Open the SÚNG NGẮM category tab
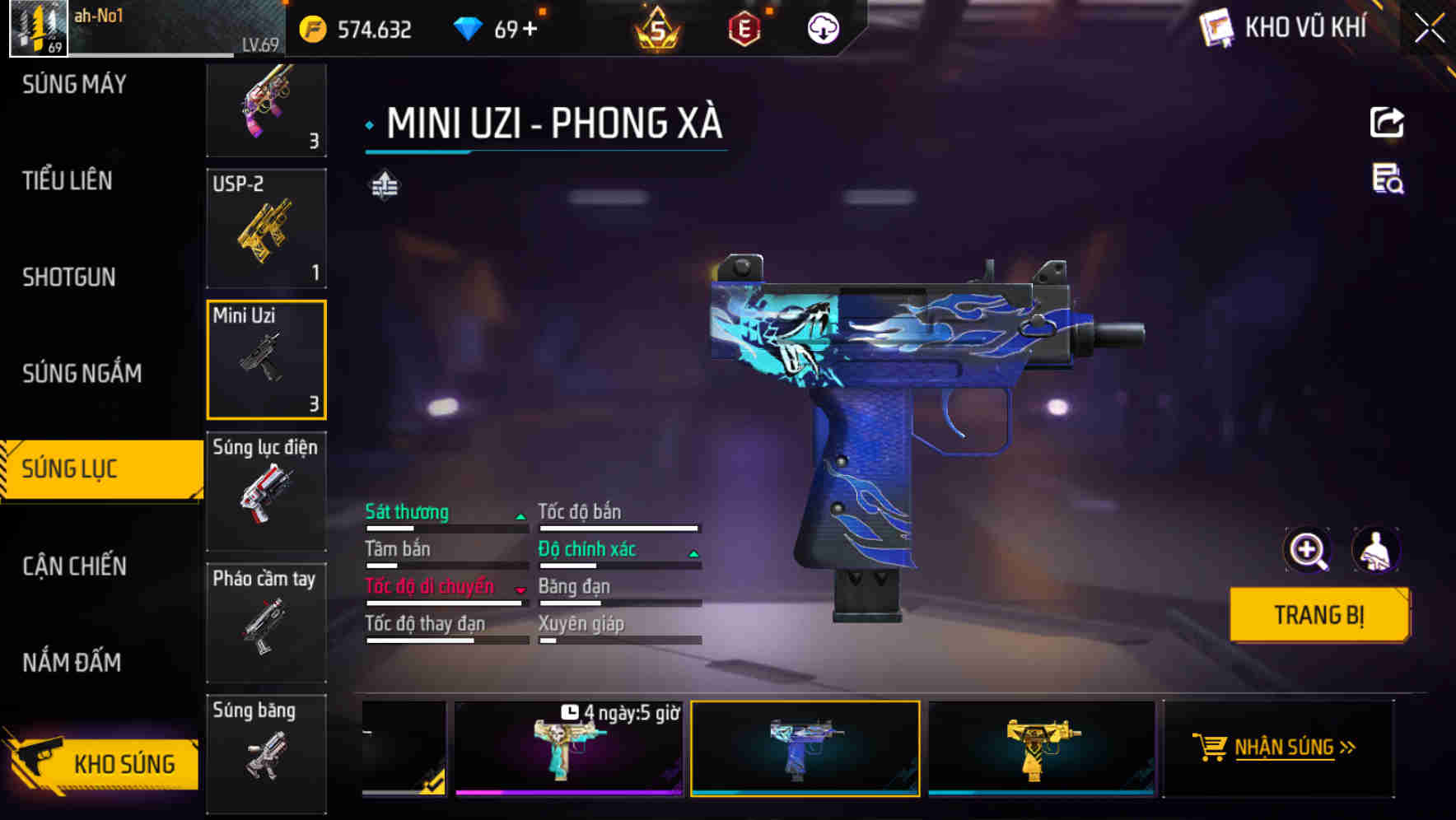 pyautogui.click(x=81, y=373)
